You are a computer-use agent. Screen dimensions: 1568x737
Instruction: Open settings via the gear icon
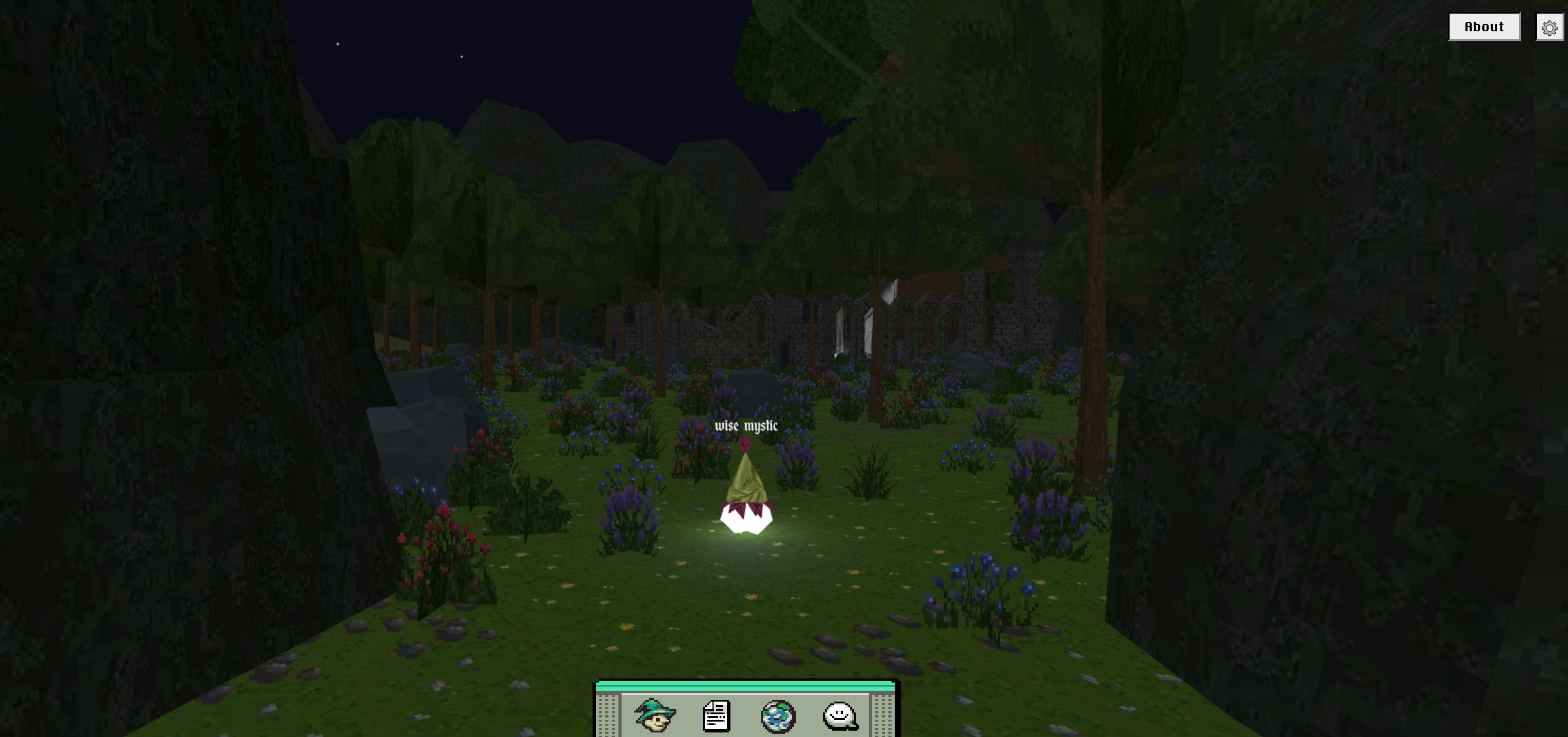[1549, 27]
